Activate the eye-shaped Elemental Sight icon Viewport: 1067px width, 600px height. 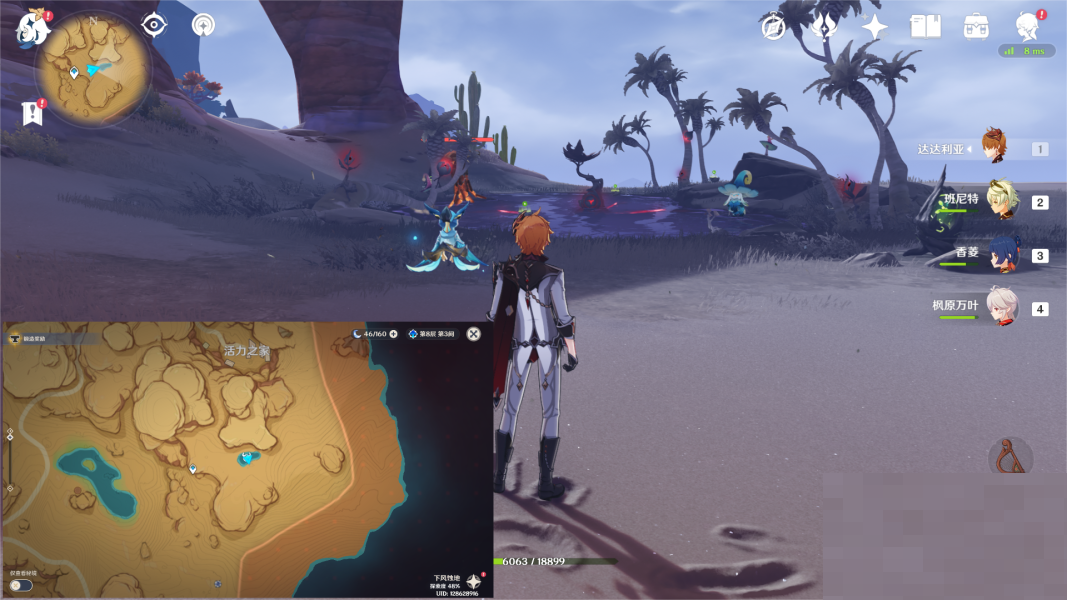tap(154, 25)
